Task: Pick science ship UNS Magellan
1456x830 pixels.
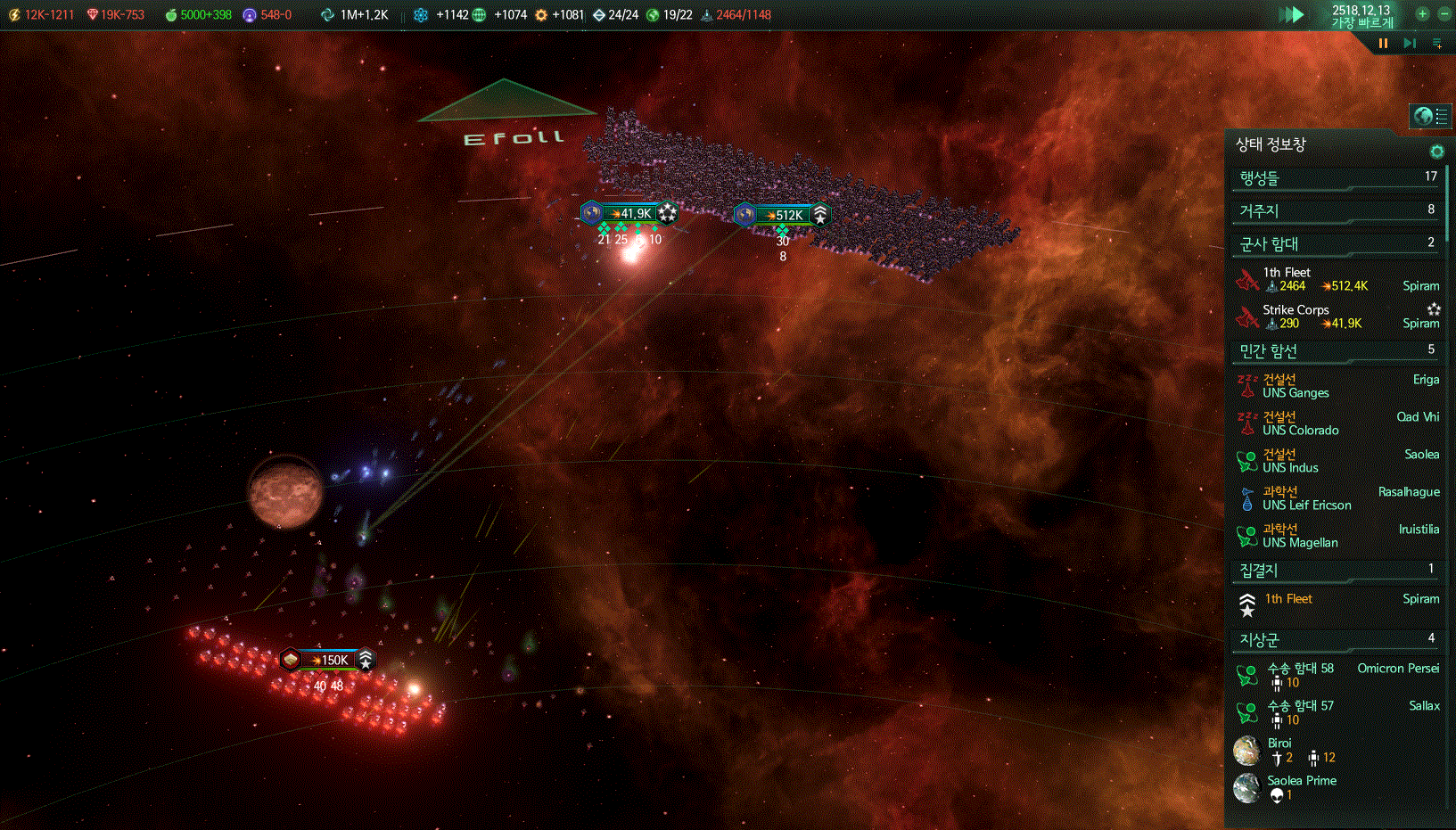Action: coord(1336,536)
